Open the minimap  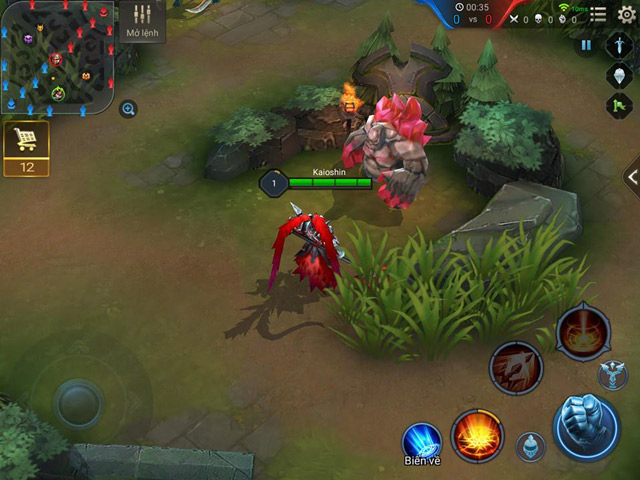(57, 58)
